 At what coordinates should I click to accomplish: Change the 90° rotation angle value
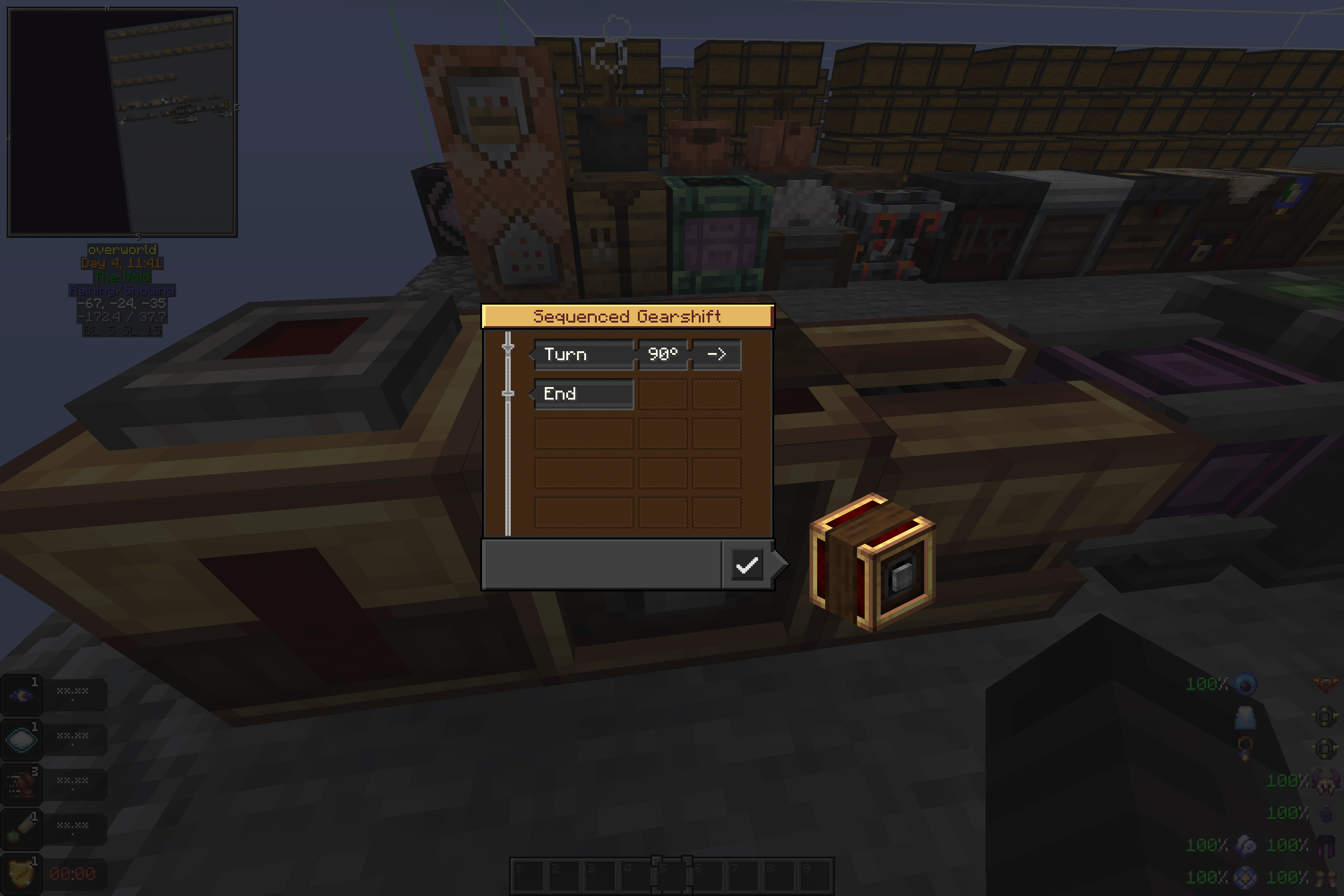pos(663,354)
